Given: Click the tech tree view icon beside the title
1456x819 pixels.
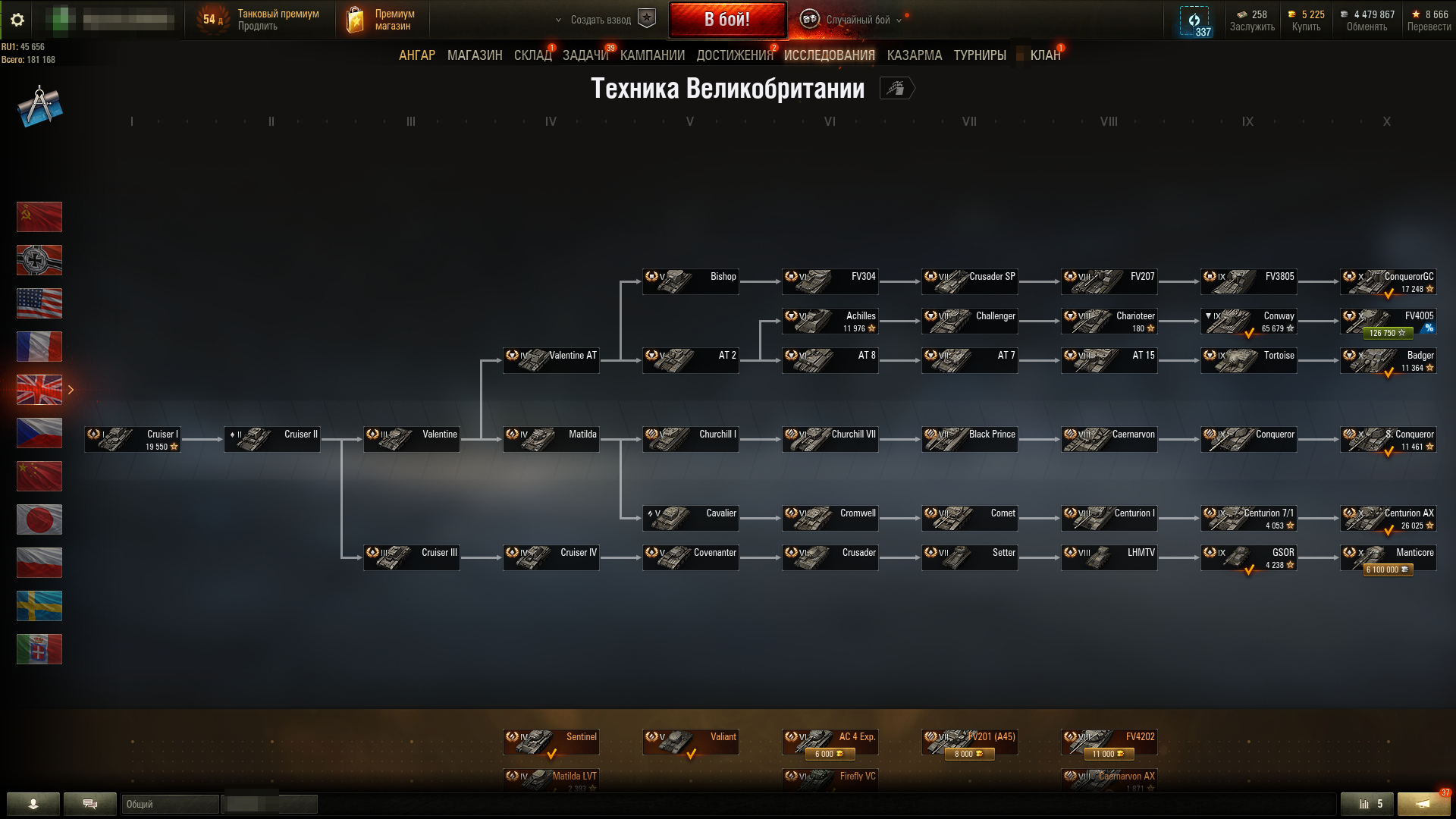Looking at the screenshot, I should (x=897, y=89).
